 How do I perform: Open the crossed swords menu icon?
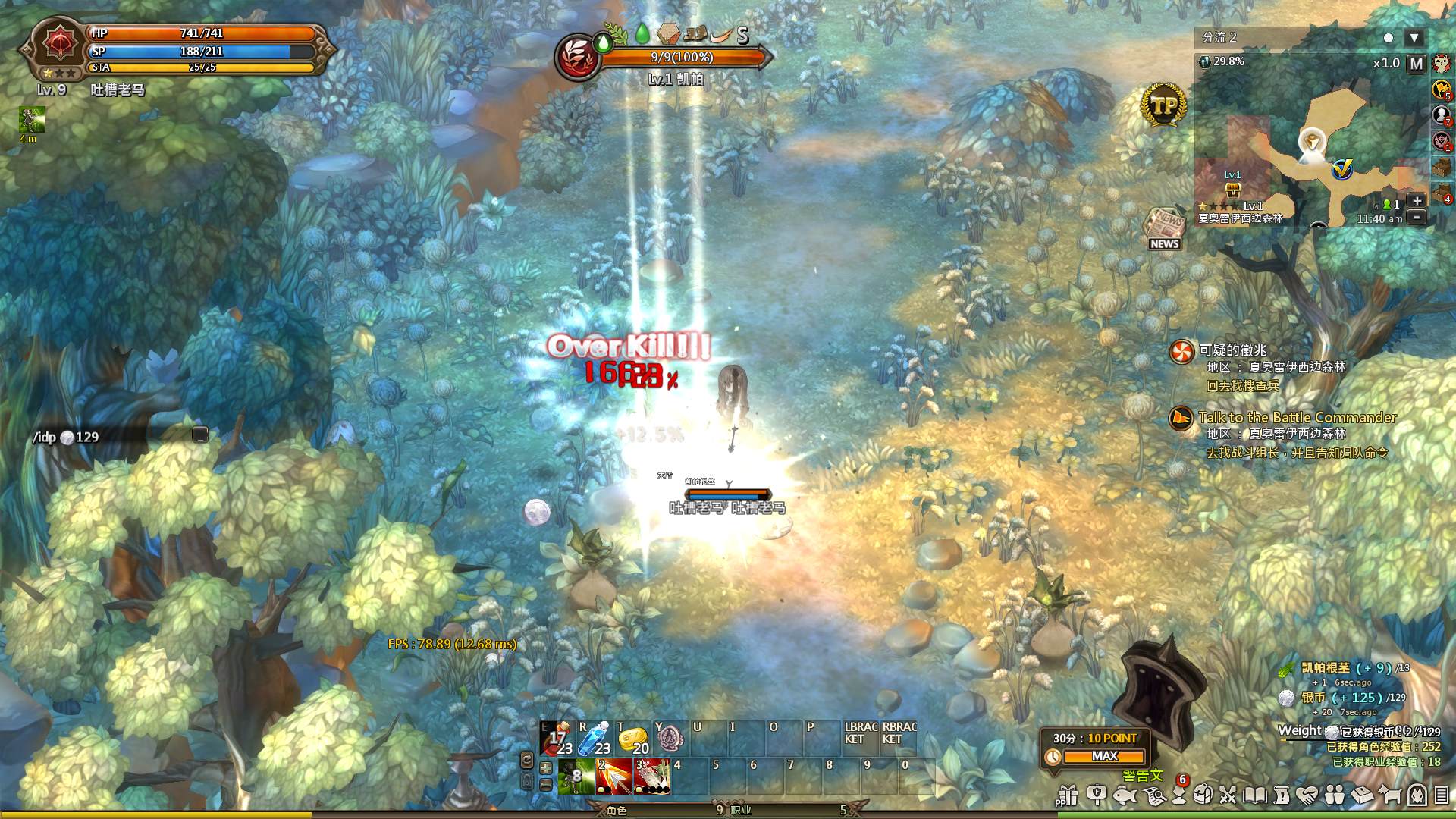point(1228,795)
